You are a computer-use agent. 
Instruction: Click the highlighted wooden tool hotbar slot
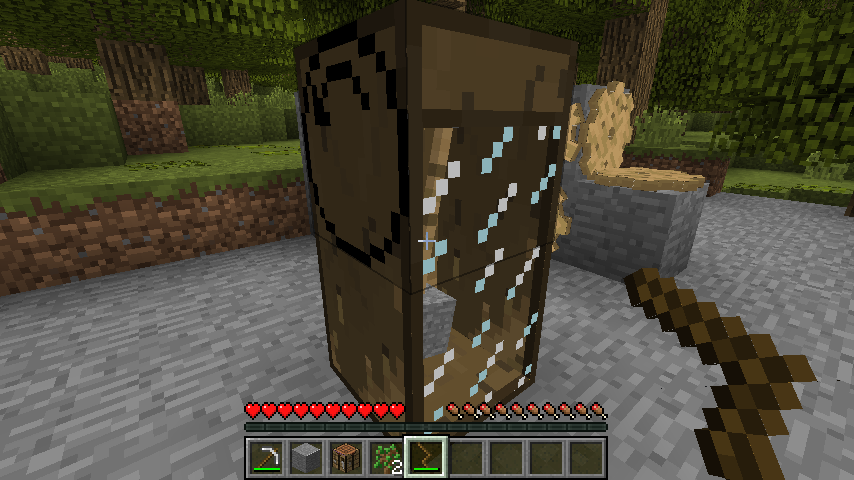pos(425,457)
